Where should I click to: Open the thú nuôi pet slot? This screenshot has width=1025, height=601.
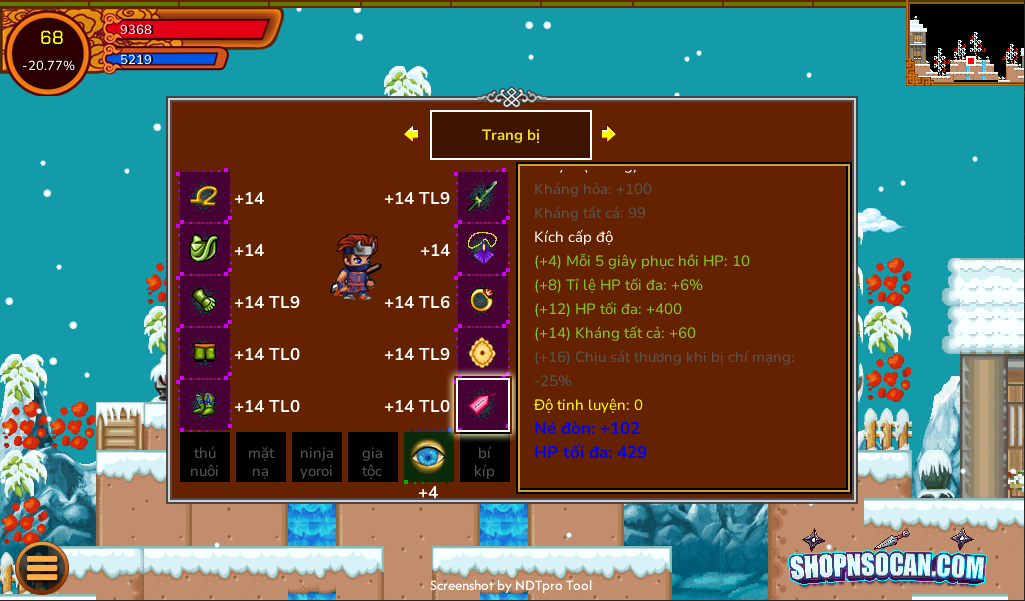click(205, 457)
